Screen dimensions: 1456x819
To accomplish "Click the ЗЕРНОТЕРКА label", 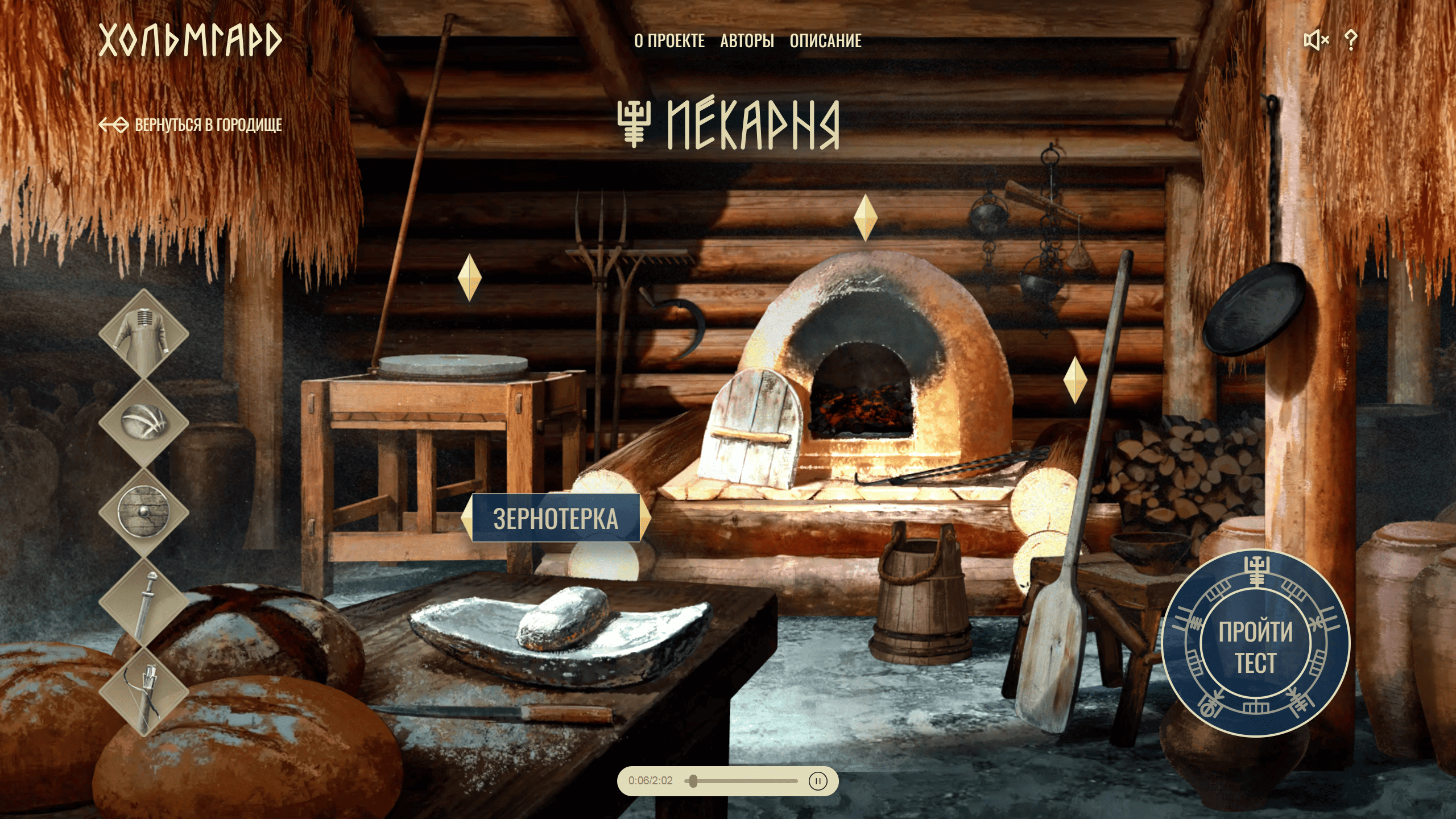I will tap(556, 518).
